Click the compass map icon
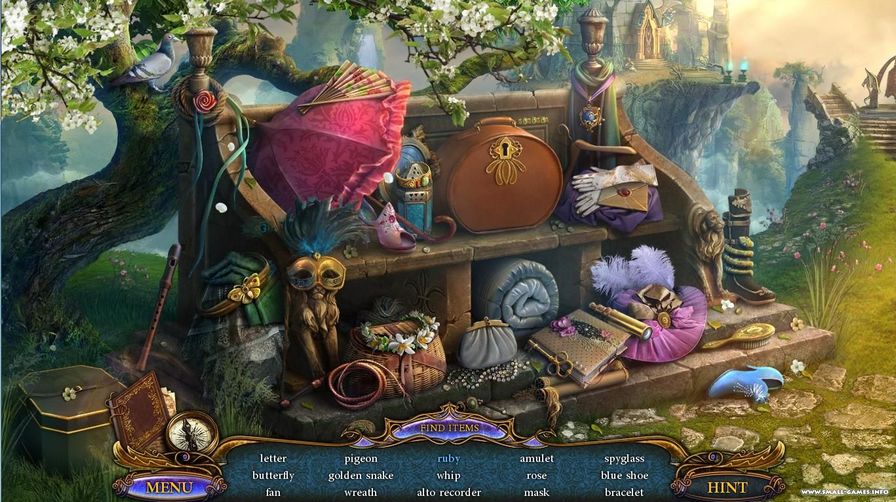Image resolution: width=896 pixels, height=502 pixels. (192, 433)
